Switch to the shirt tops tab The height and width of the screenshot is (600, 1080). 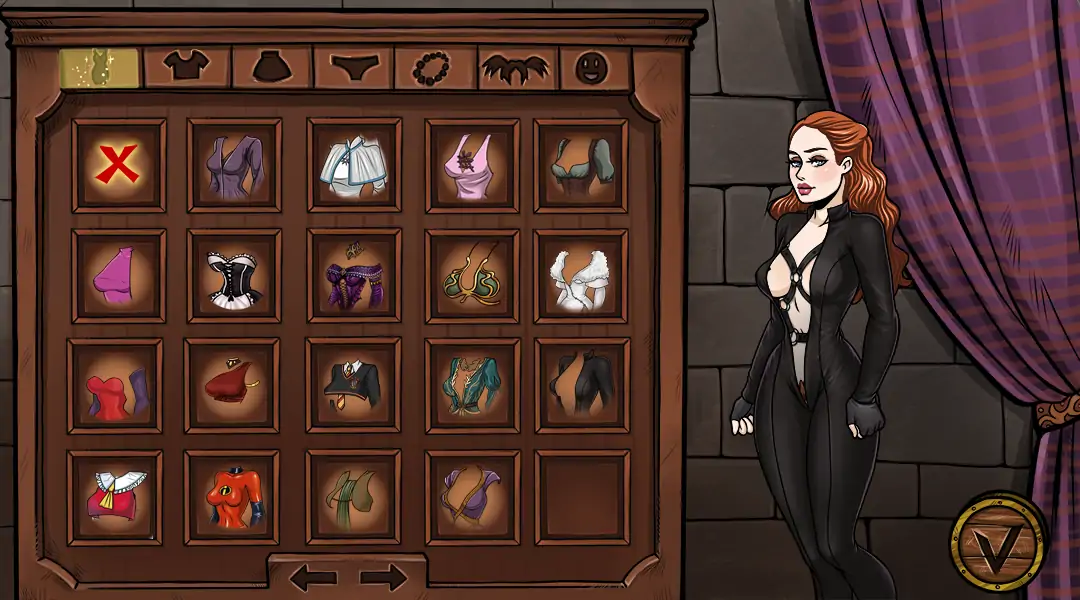coord(187,67)
